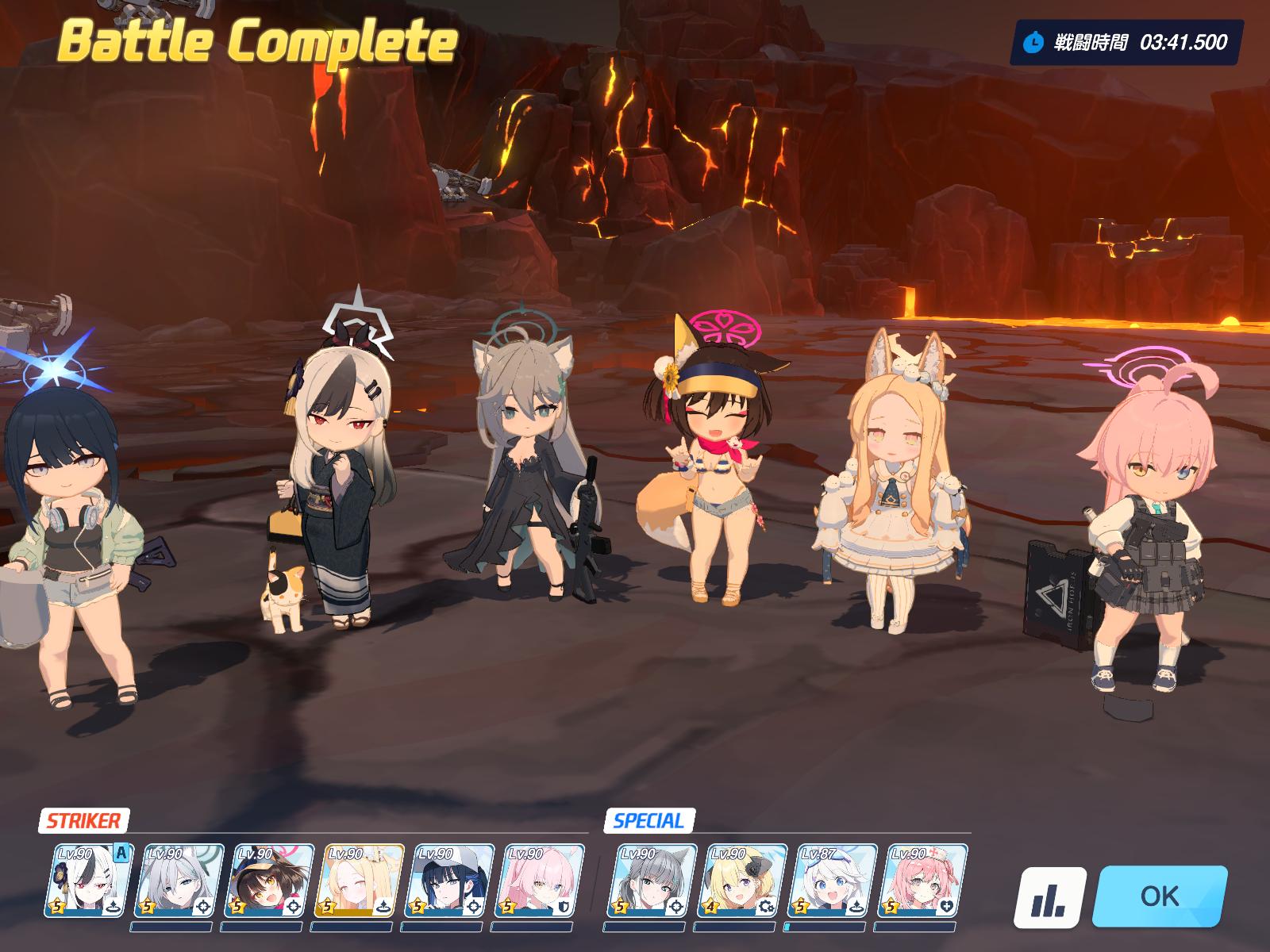The image size is (1270, 952).
Task: Select the four-star blonde special student portrait
Action: pyautogui.click(x=743, y=881)
